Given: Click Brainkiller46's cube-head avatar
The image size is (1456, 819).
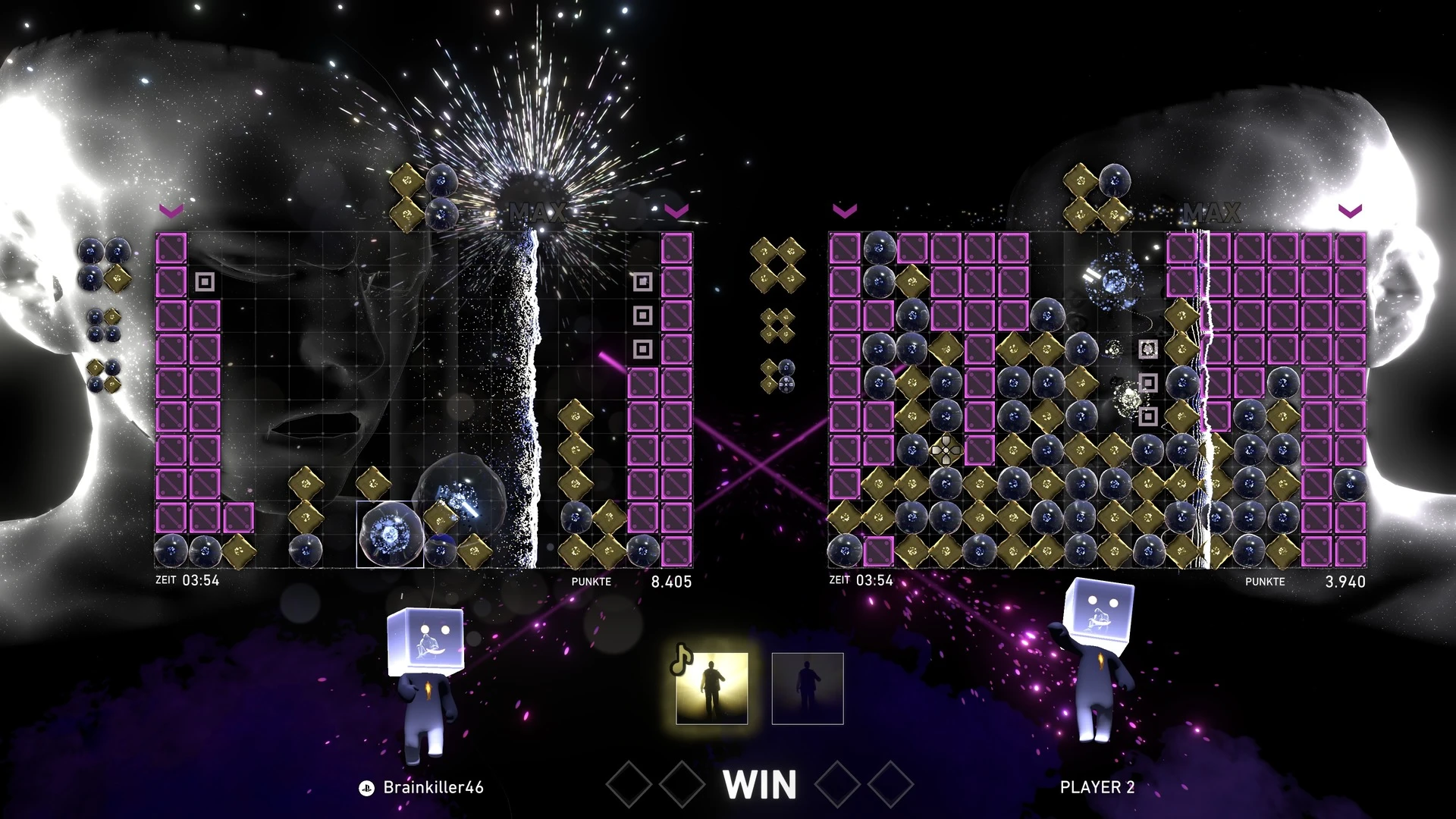Looking at the screenshot, I should click(425, 679).
